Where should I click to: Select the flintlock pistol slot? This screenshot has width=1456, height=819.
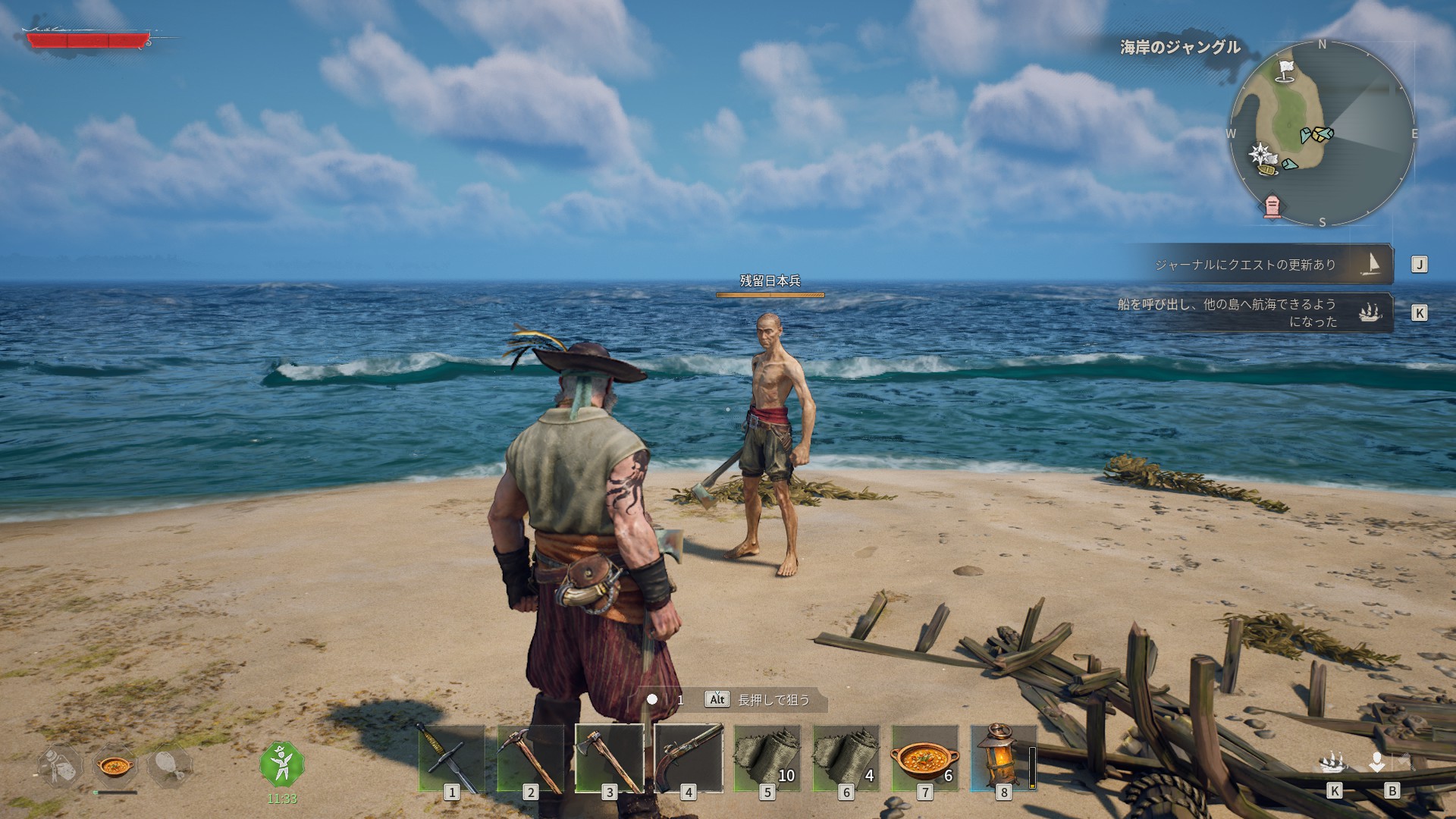point(688,758)
